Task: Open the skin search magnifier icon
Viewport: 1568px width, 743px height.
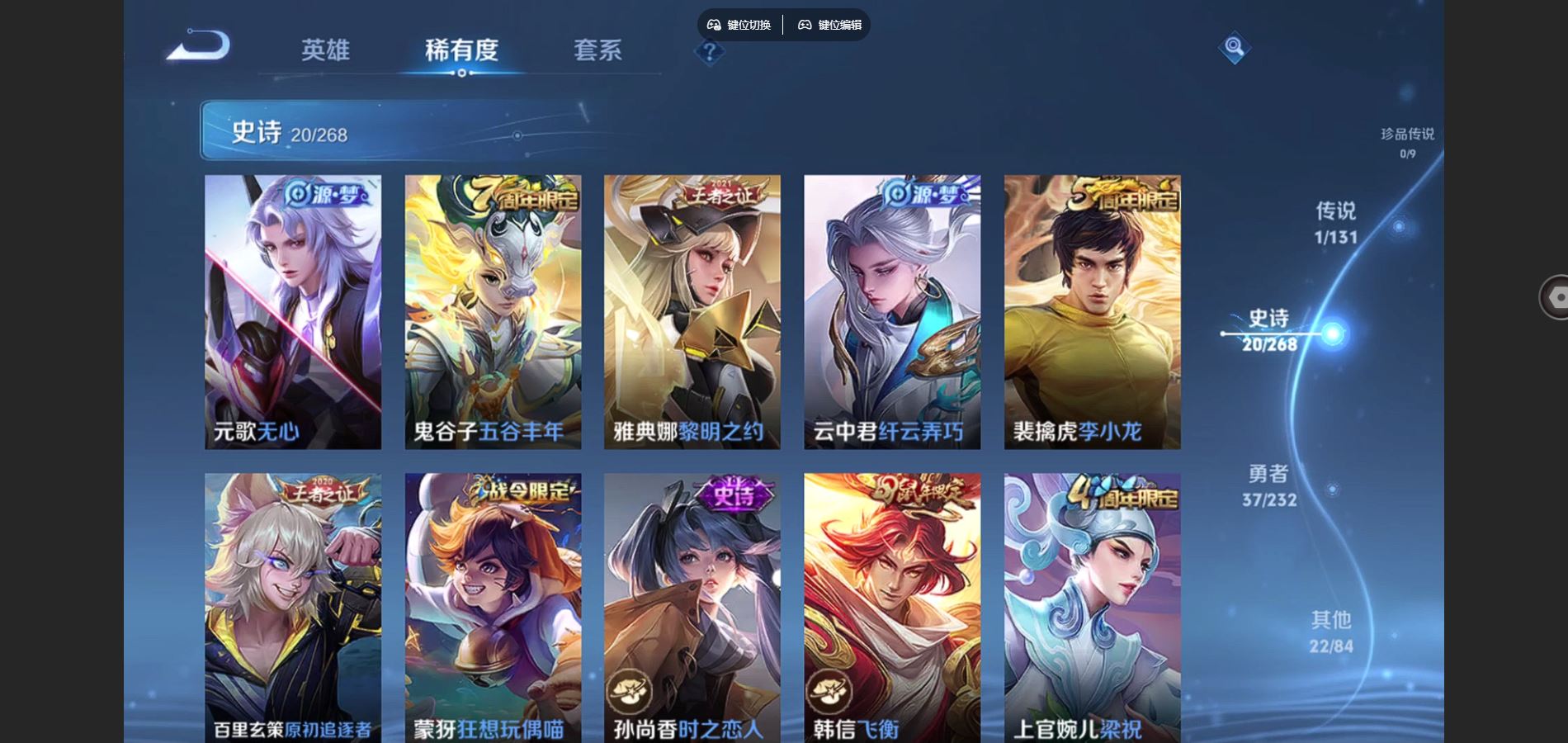Action: pyautogui.click(x=1234, y=49)
